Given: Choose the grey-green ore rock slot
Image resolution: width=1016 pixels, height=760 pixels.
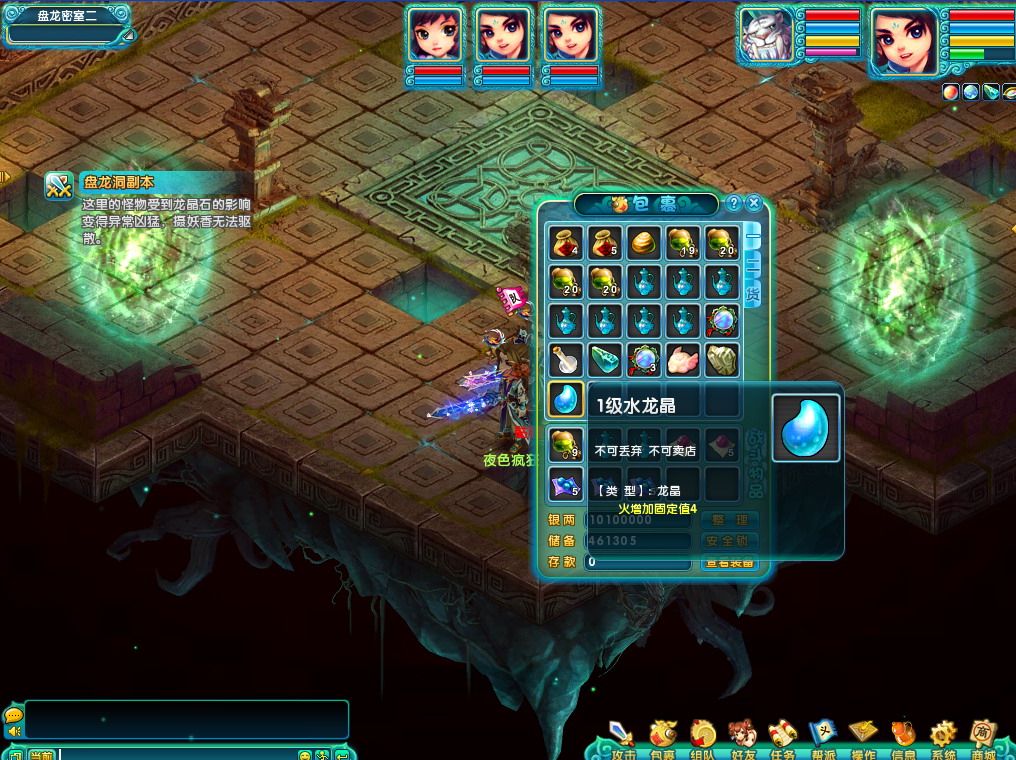Looking at the screenshot, I should tap(722, 360).
